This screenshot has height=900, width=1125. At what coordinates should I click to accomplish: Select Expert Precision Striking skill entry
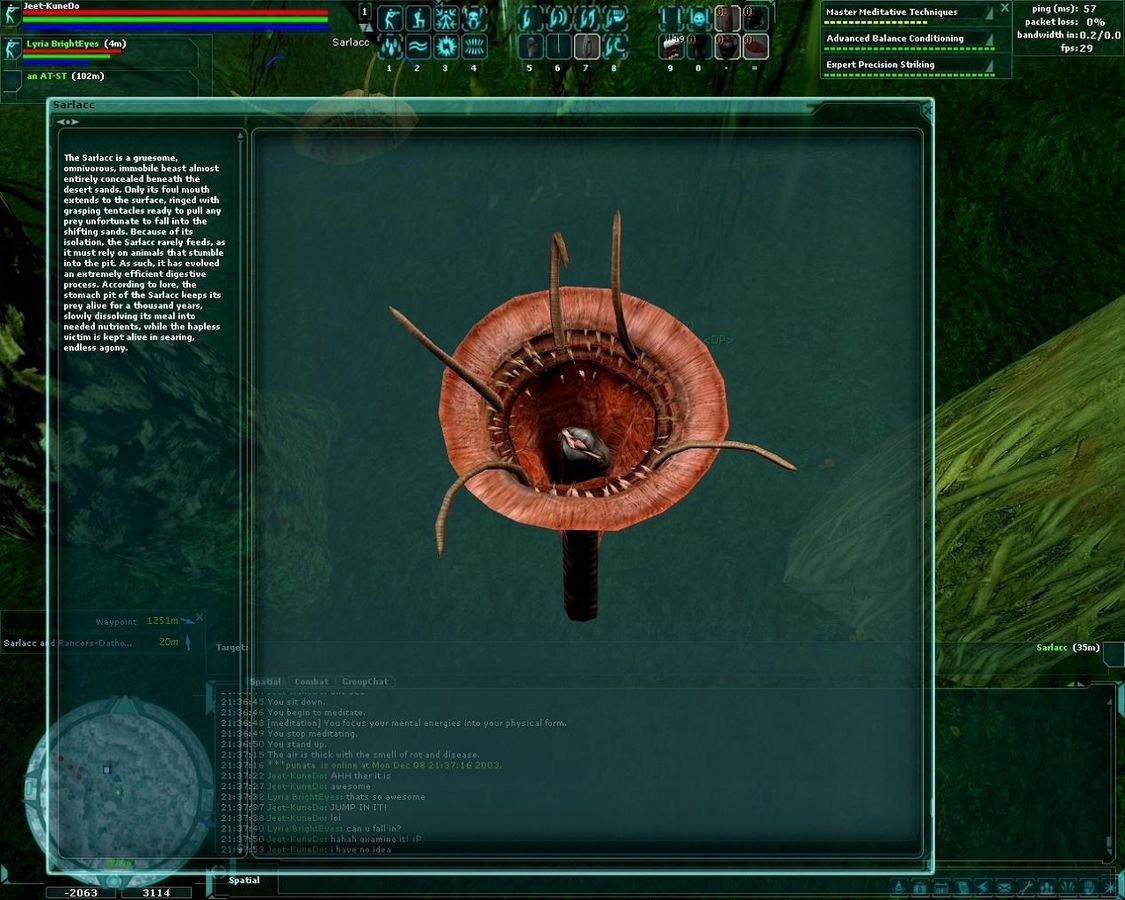905,65
